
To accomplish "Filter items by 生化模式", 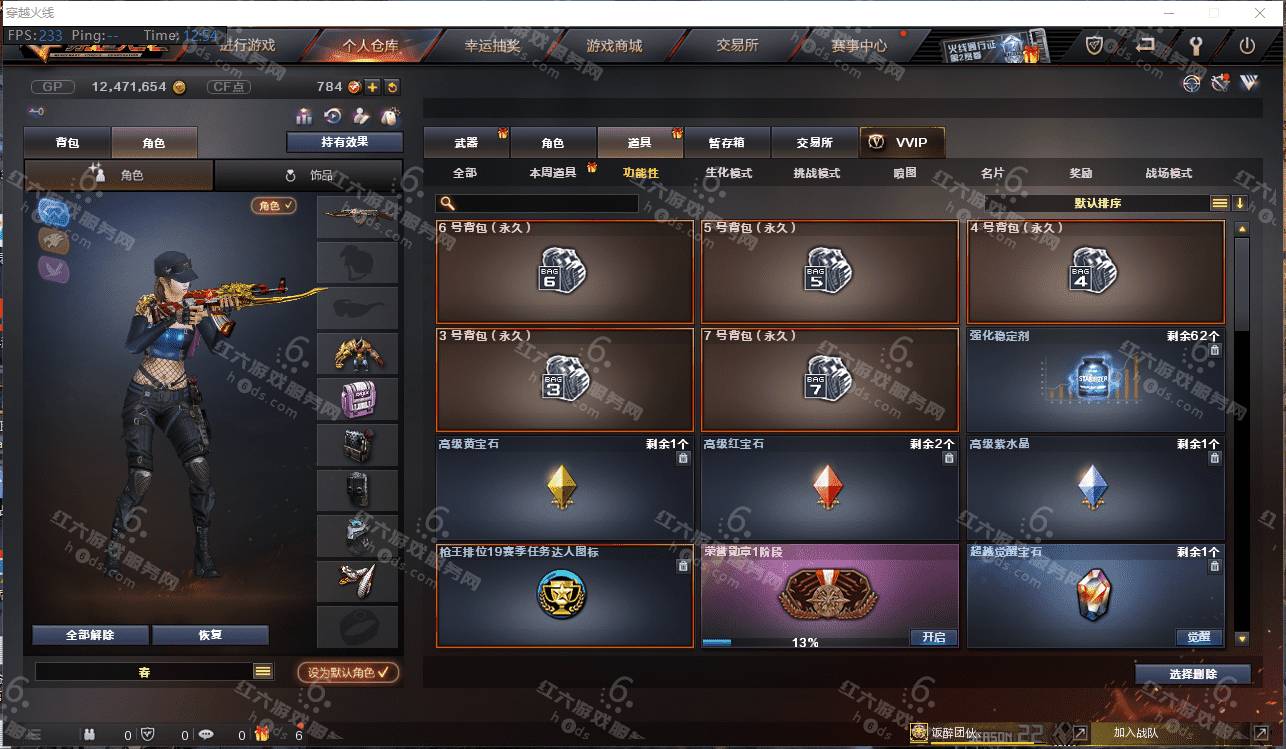I will pos(728,173).
